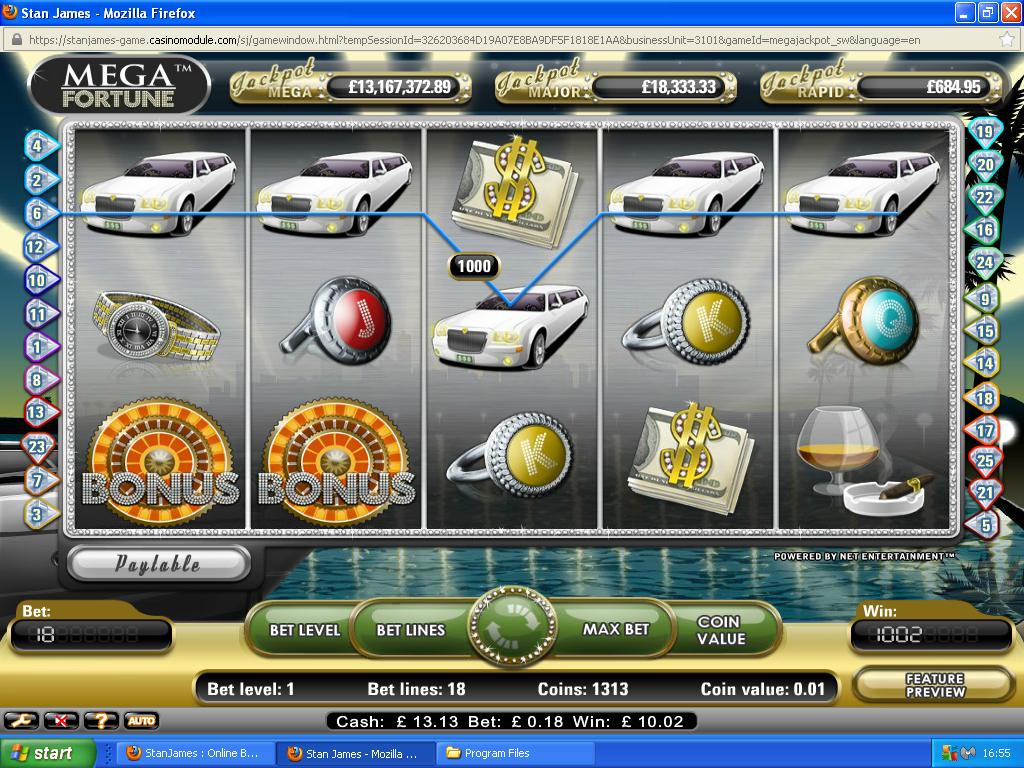
Task: Bookmark the page with the star icon
Action: [1006, 40]
